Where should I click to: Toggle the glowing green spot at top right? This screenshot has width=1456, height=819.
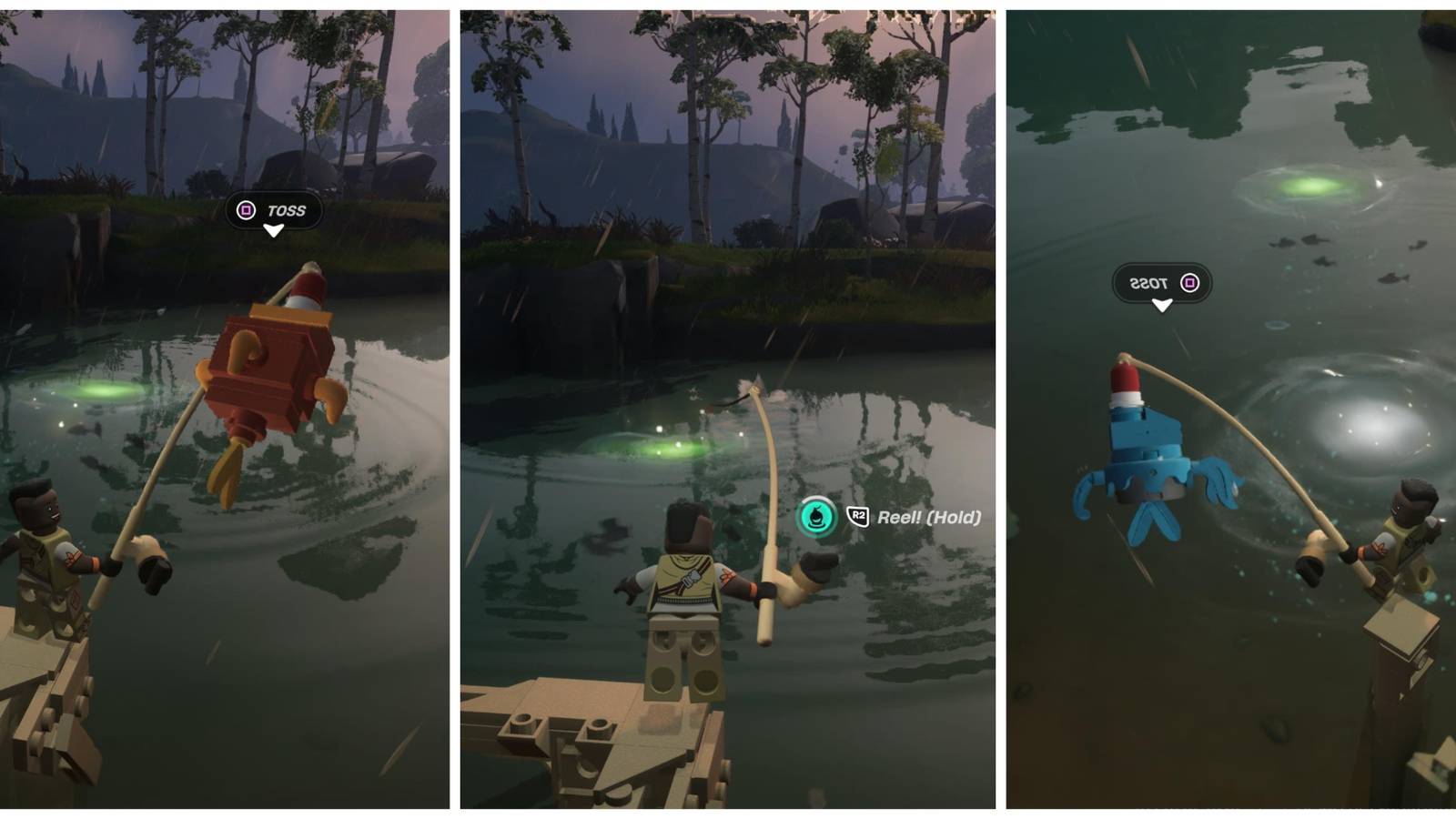pyautogui.click(x=1305, y=187)
